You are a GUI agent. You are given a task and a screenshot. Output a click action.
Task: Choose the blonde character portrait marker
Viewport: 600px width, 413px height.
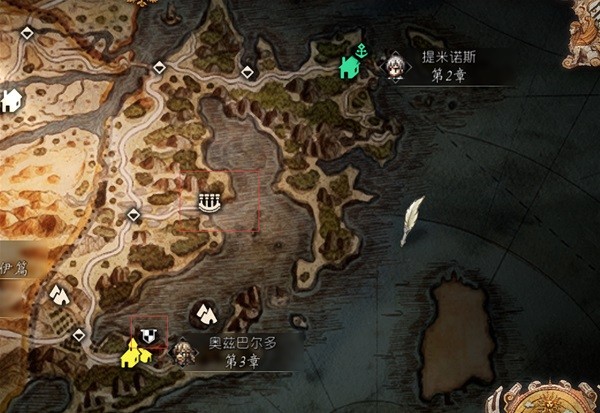point(182,351)
